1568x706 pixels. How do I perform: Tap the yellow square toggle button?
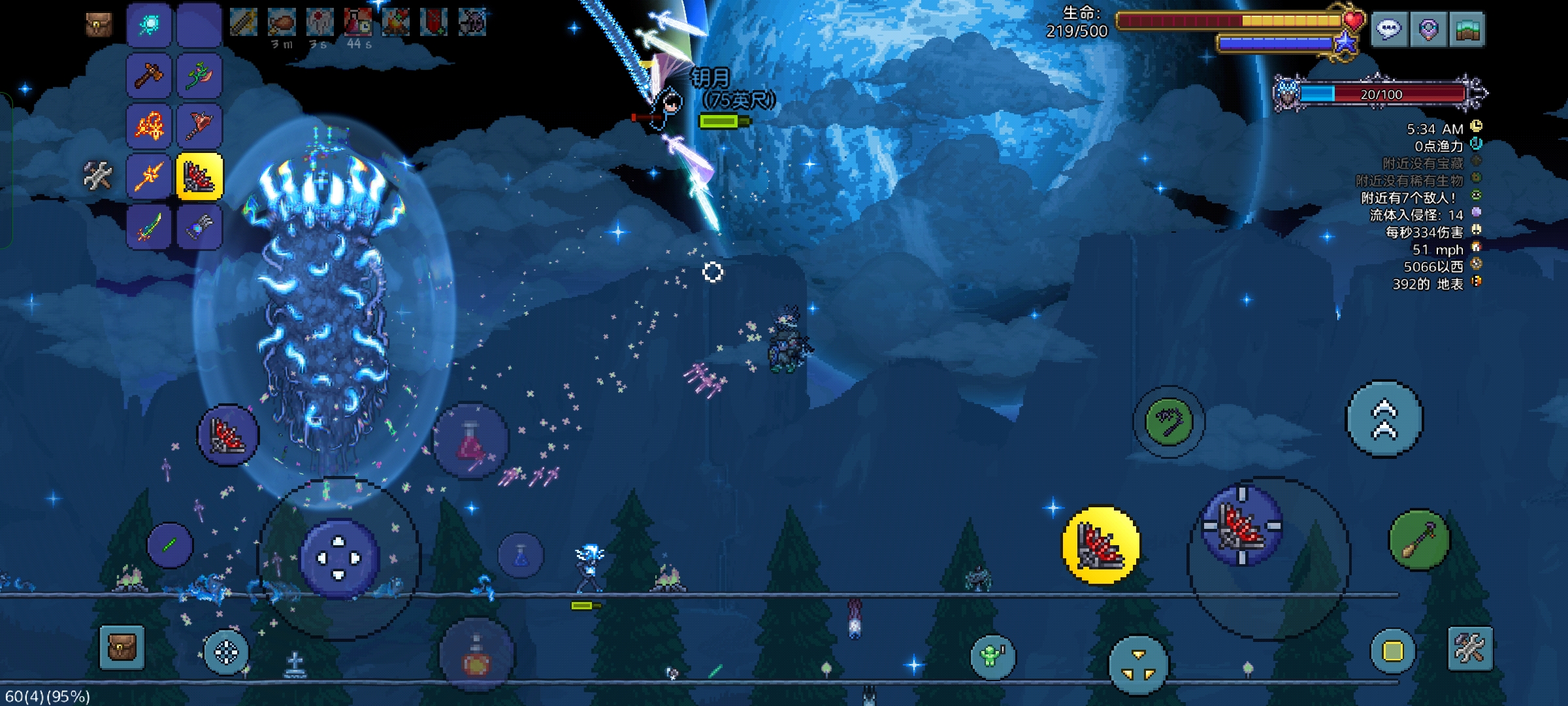click(x=1392, y=651)
